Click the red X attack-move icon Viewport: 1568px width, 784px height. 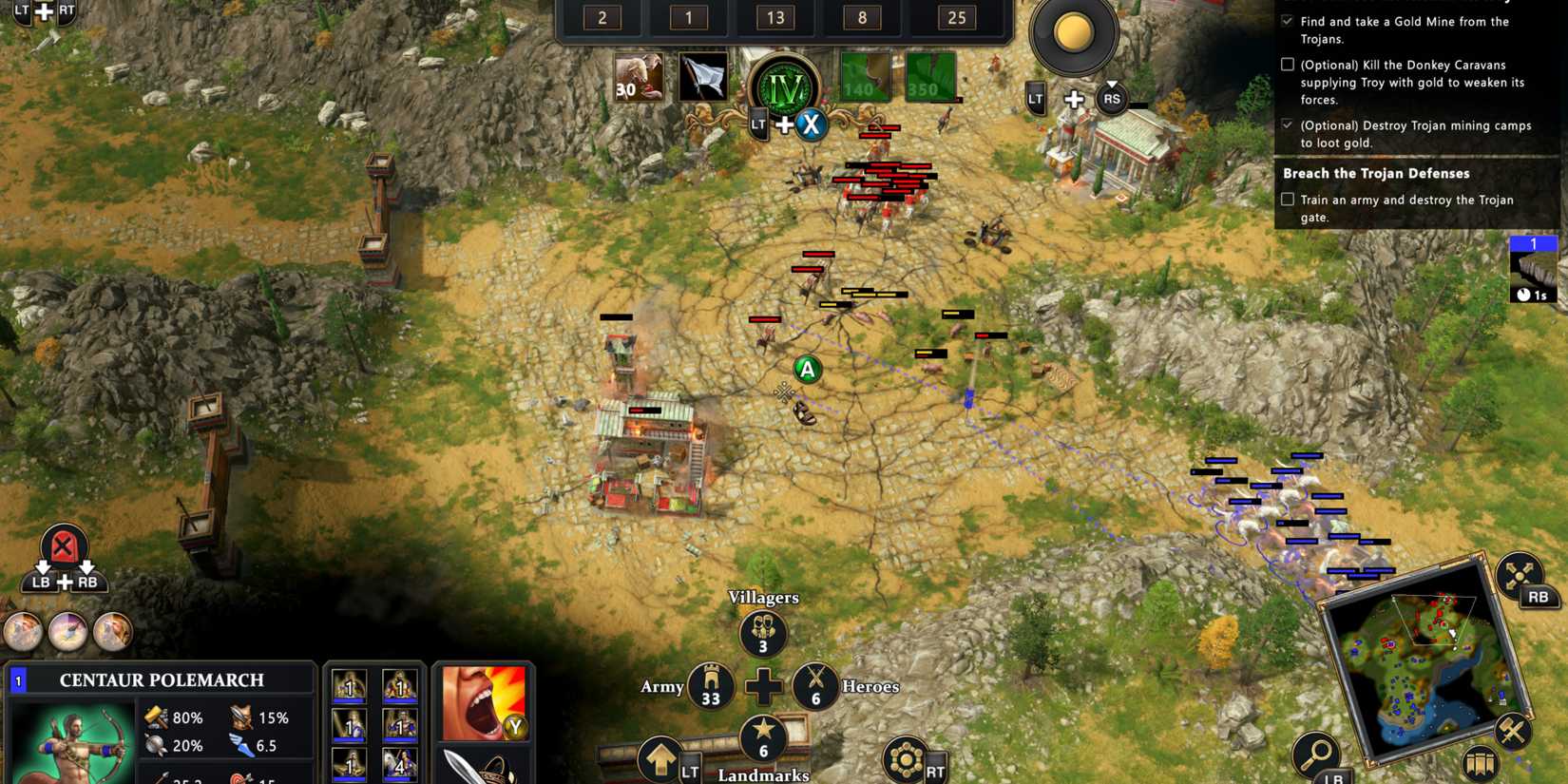click(x=62, y=544)
